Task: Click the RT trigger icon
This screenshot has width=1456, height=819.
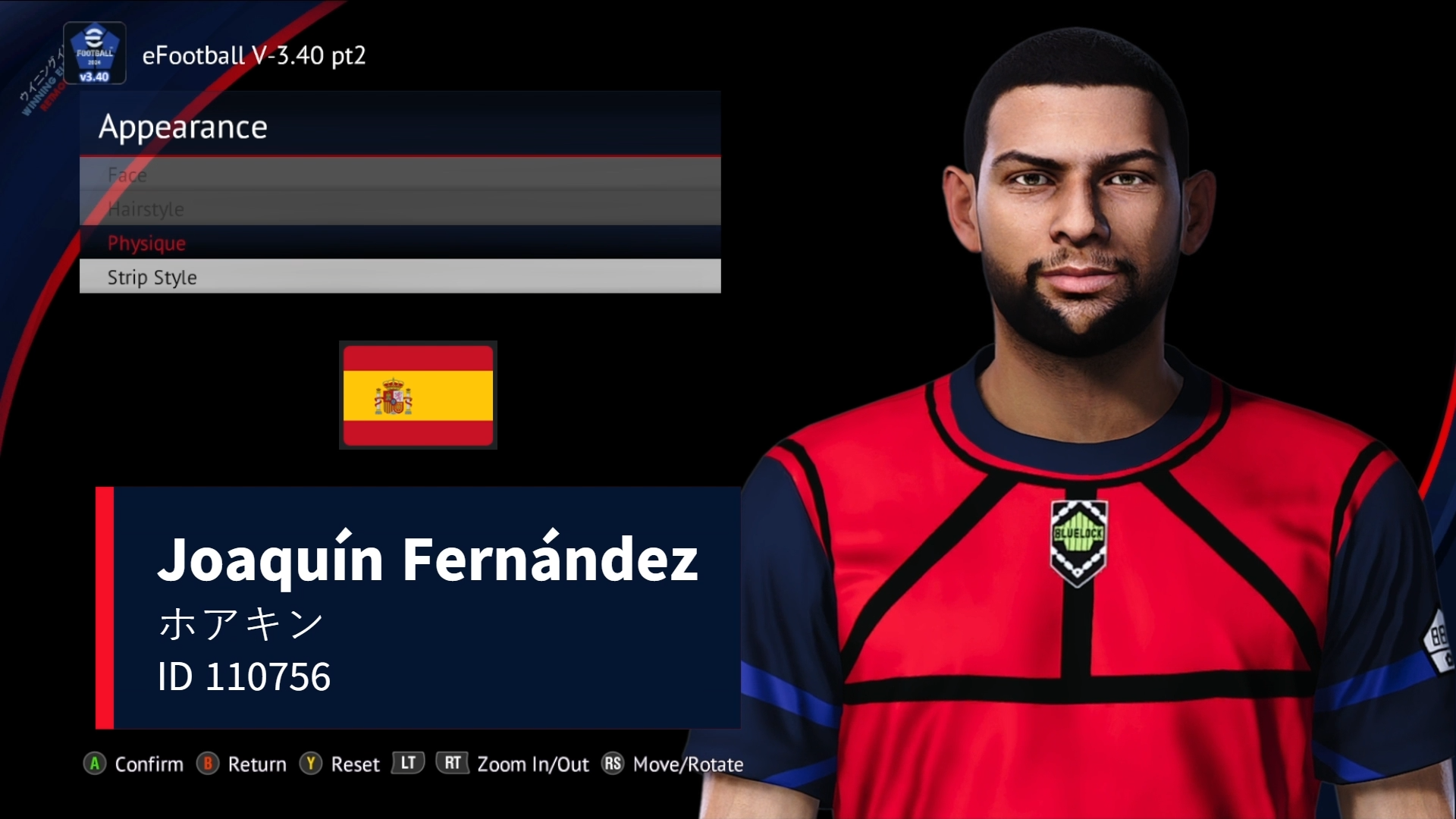Action: [x=452, y=764]
